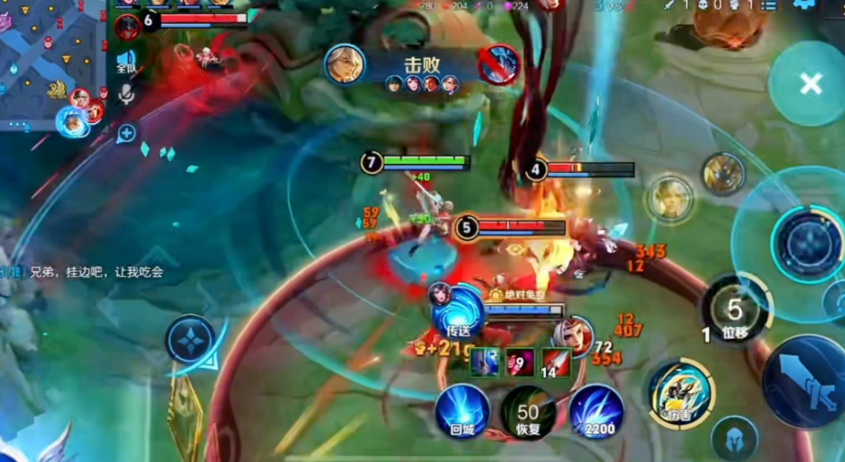845x462 pixels.
Task: Use the 回城 recall spell
Action: [x=462, y=412]
